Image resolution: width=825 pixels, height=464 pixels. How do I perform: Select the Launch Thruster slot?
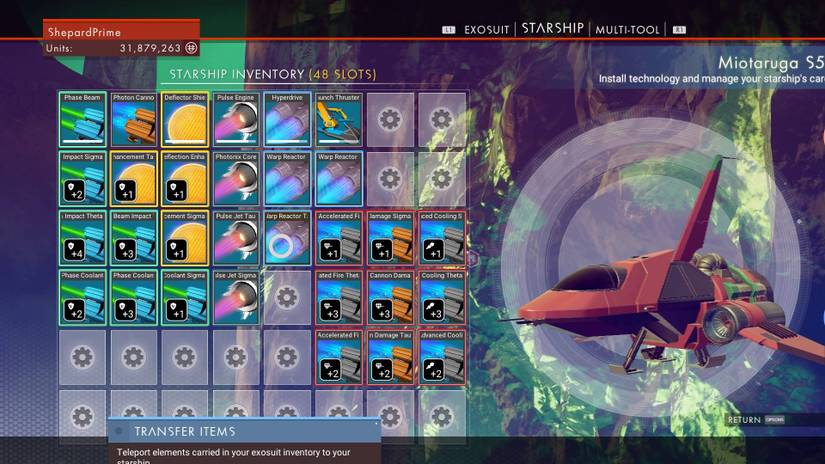coord(340,120)
